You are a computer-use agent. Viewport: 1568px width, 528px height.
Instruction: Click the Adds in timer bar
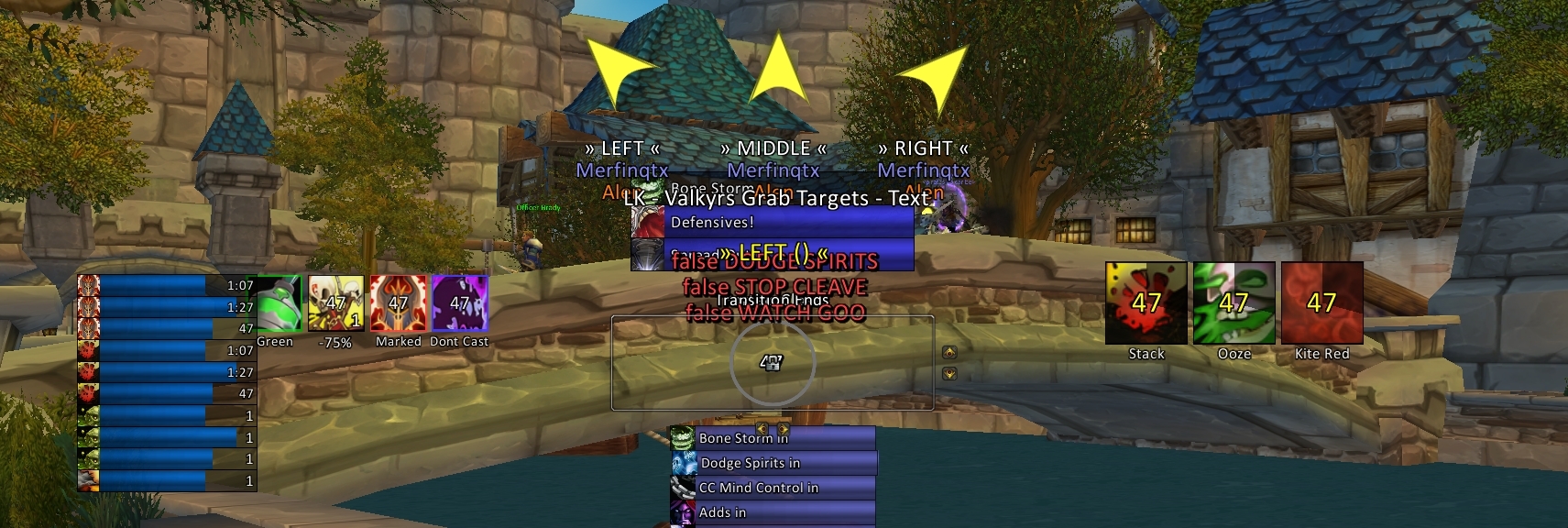784,512
